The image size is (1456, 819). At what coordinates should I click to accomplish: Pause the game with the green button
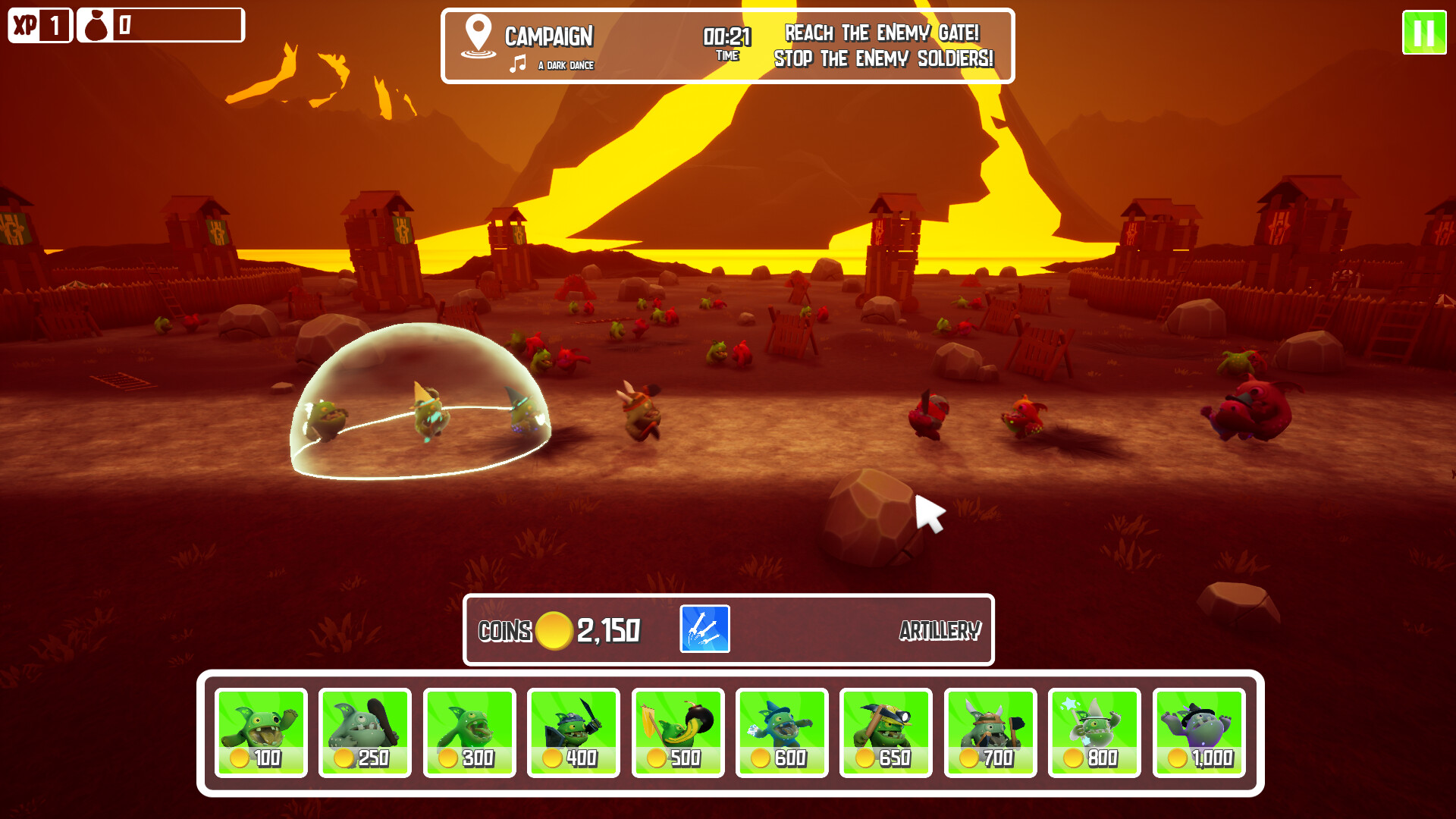[x=1423, y=33]
